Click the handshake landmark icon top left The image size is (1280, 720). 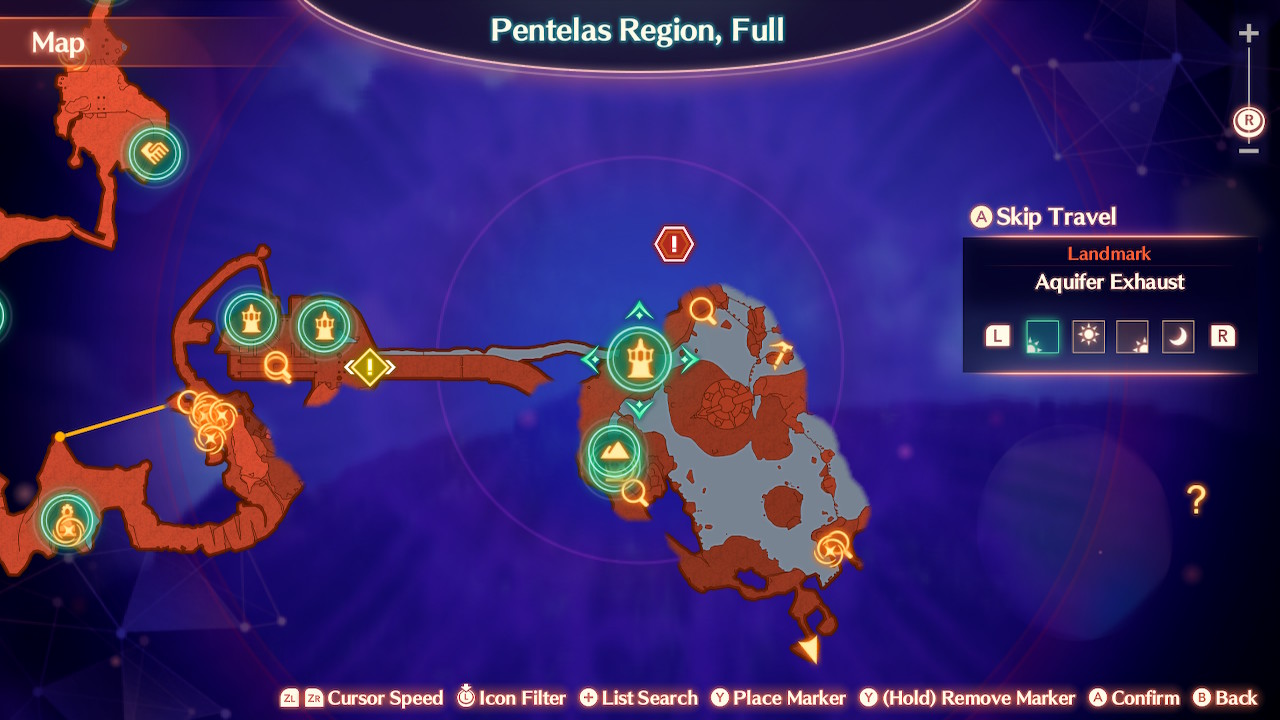click(x=154, y=153)
